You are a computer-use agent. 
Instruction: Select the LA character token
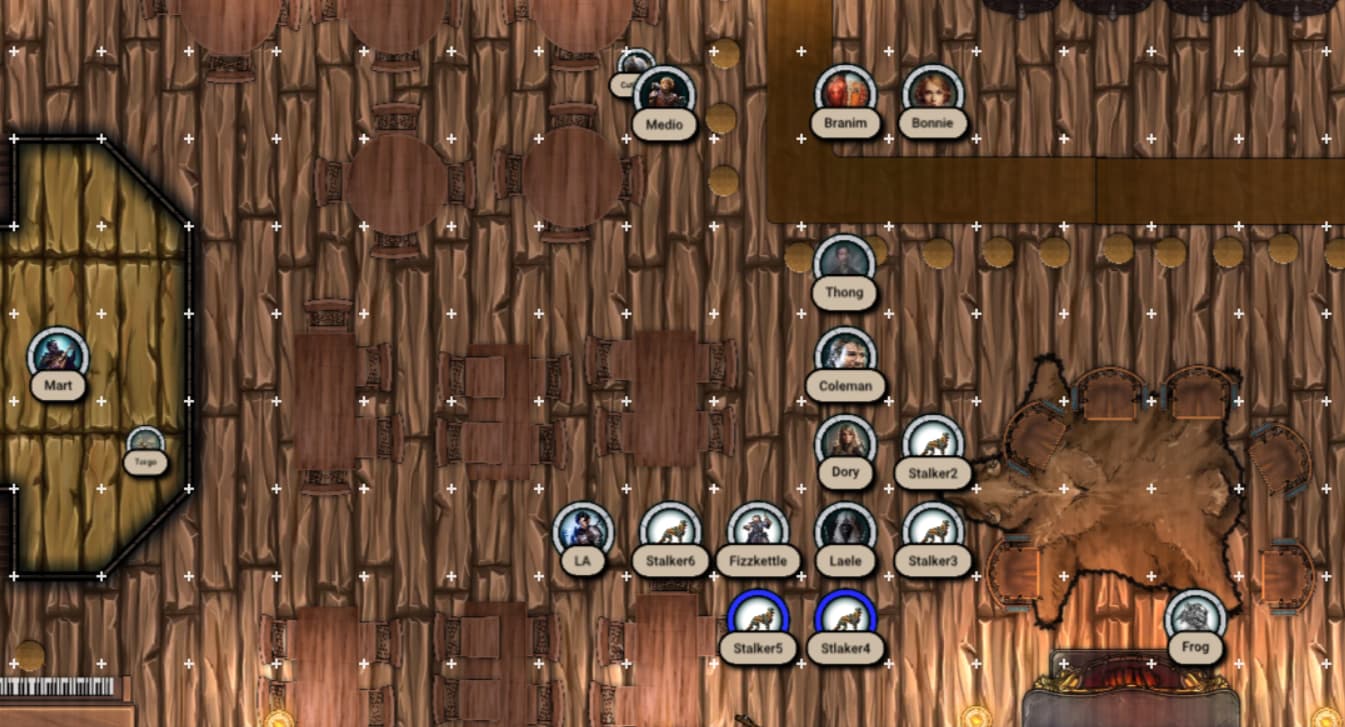pyautogui.click(x=583, y=531)
